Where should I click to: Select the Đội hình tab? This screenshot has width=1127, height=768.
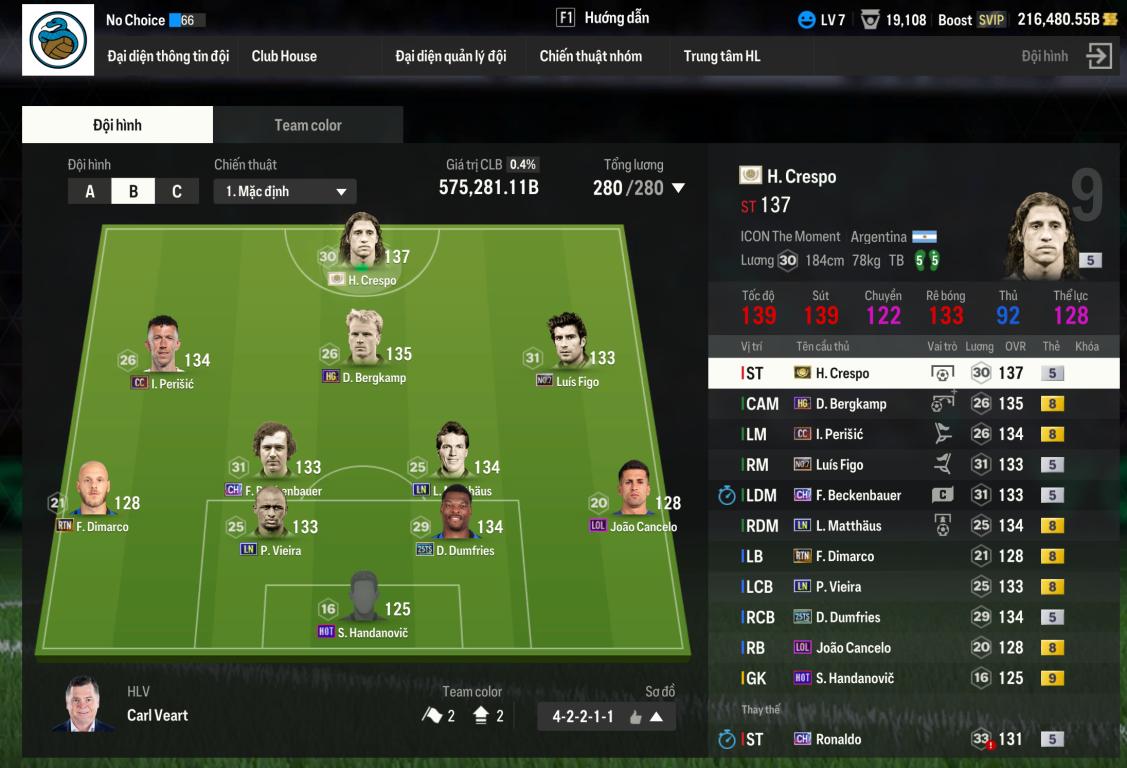point(117,125)
